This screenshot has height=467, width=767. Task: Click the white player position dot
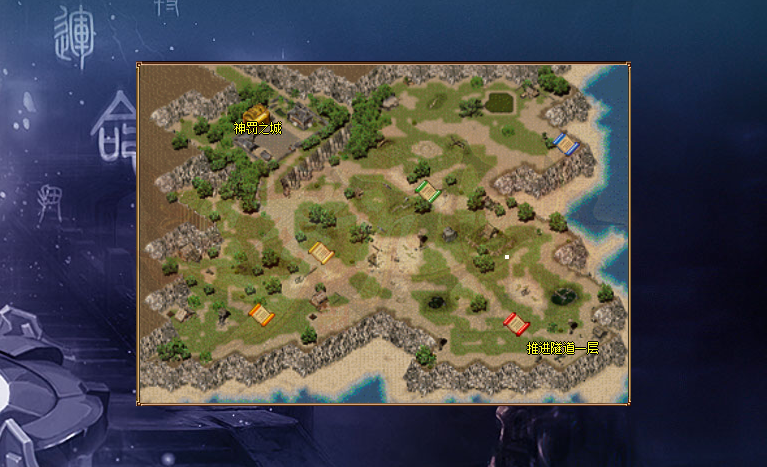tap(507, 257)
